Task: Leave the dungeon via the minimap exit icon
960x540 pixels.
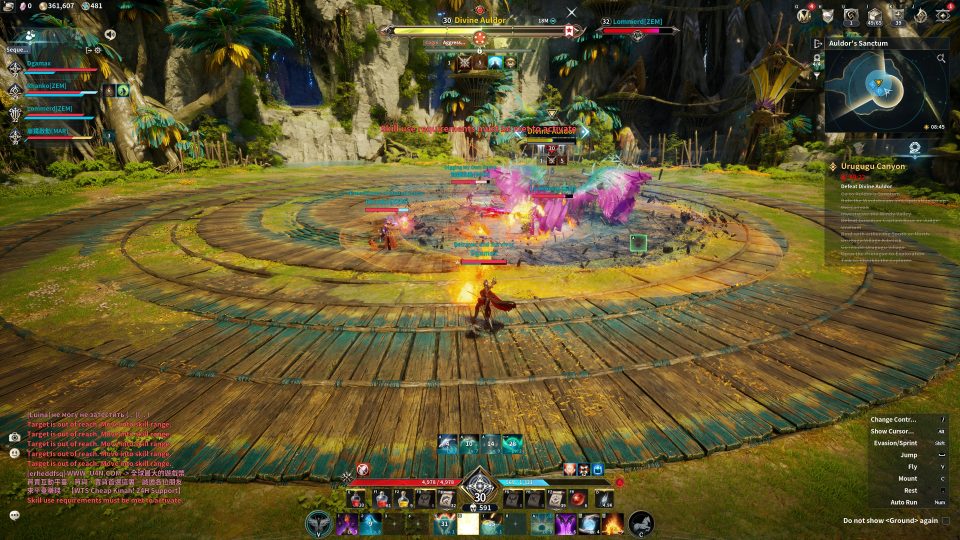Action: [819, 43]
